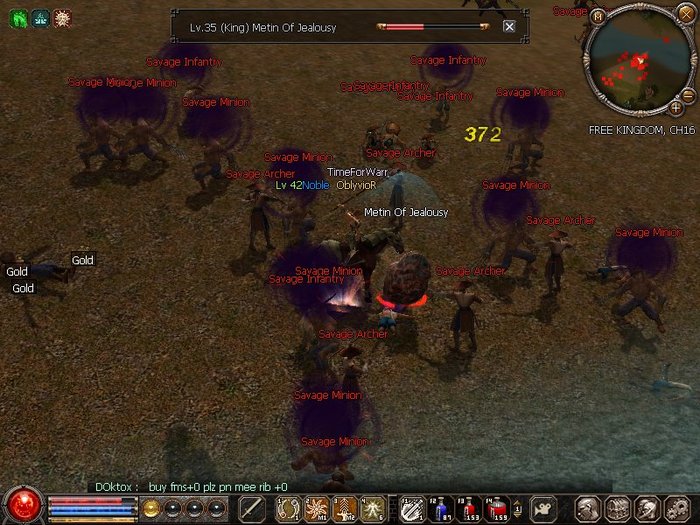
Task: Use the red potion with 153 count
Action: [469, 509]
